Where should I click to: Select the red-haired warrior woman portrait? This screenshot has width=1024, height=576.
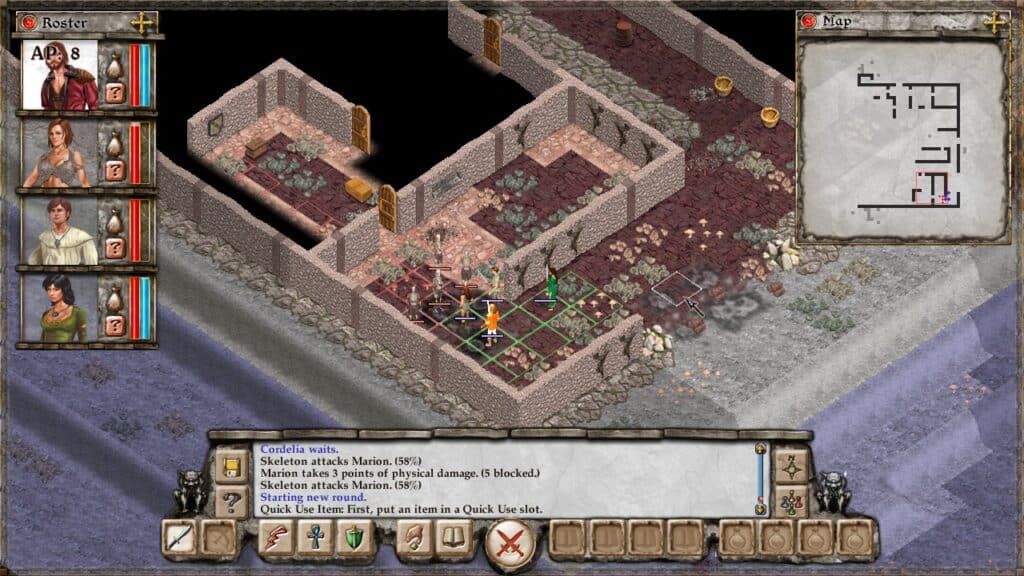60,153
